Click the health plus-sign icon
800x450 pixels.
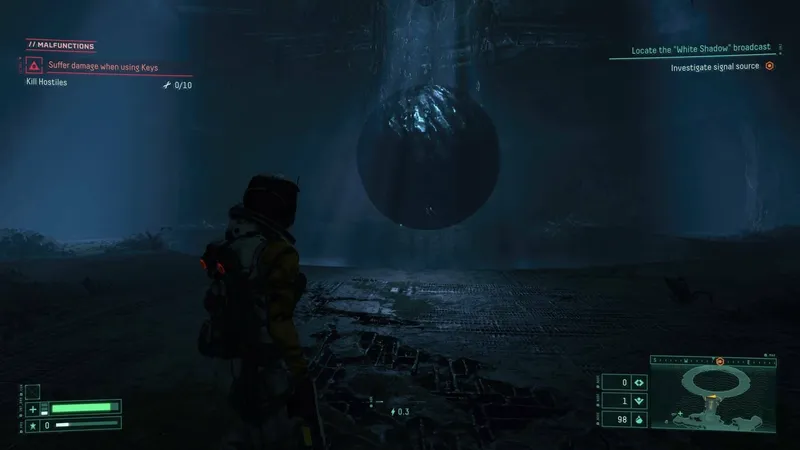pyautogui.click(x=33, y=408)
